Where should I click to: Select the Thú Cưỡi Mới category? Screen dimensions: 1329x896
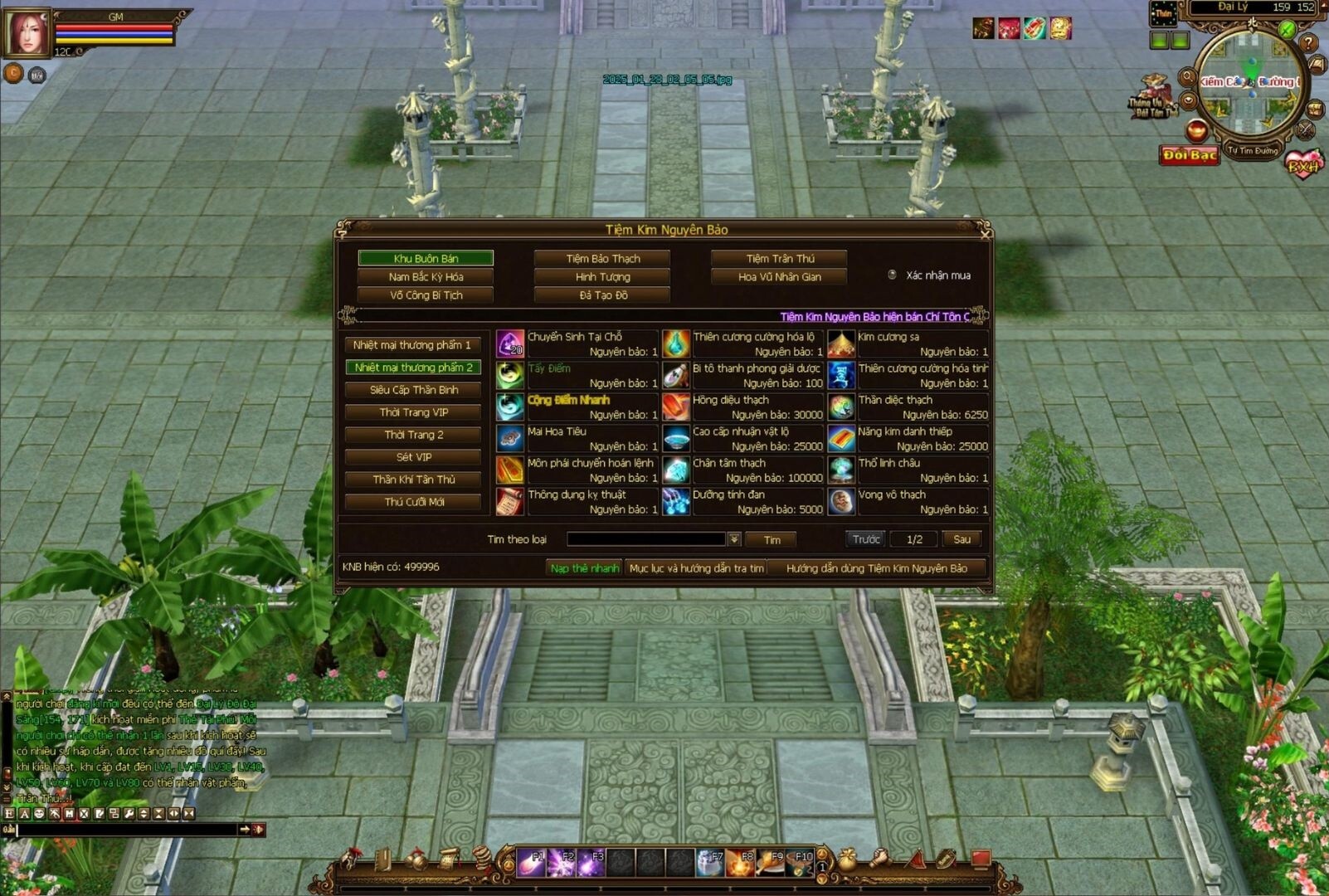point(413,502)
